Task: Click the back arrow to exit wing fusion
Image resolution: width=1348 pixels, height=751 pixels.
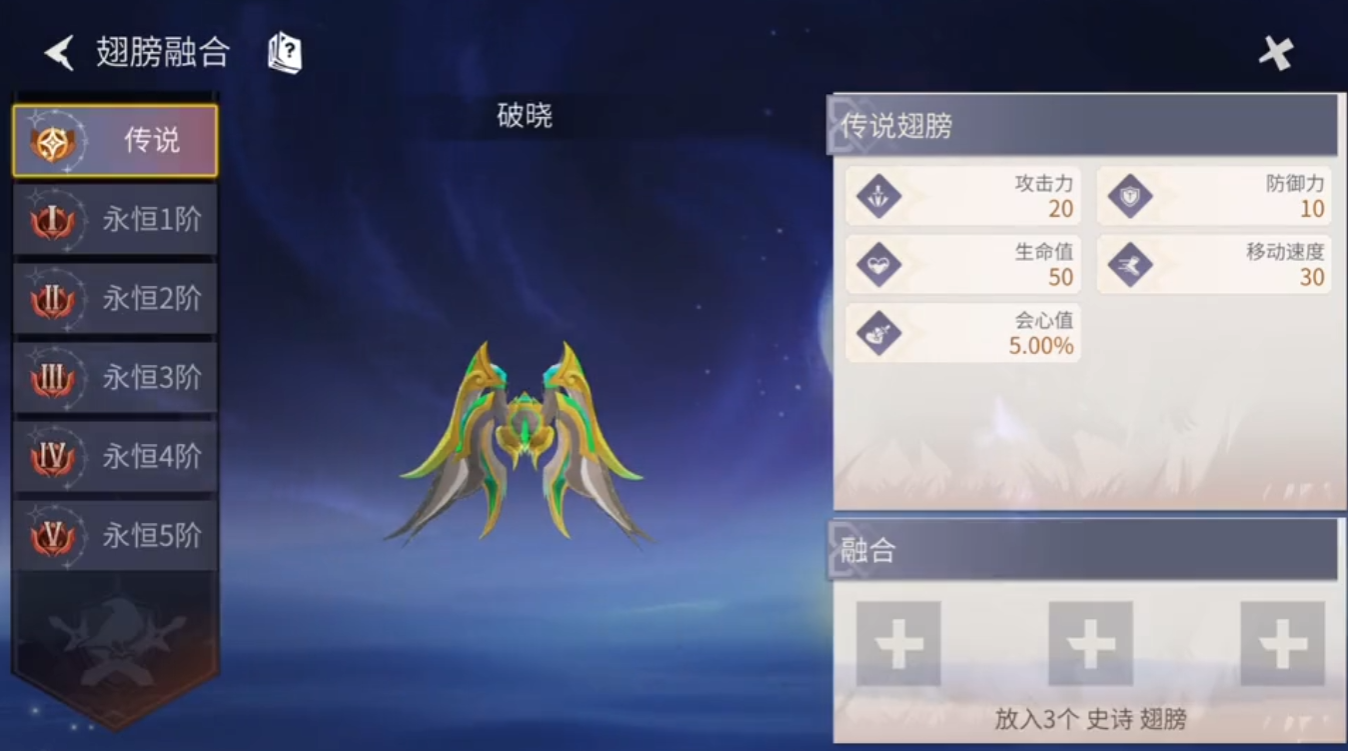Action: [57, 52]
